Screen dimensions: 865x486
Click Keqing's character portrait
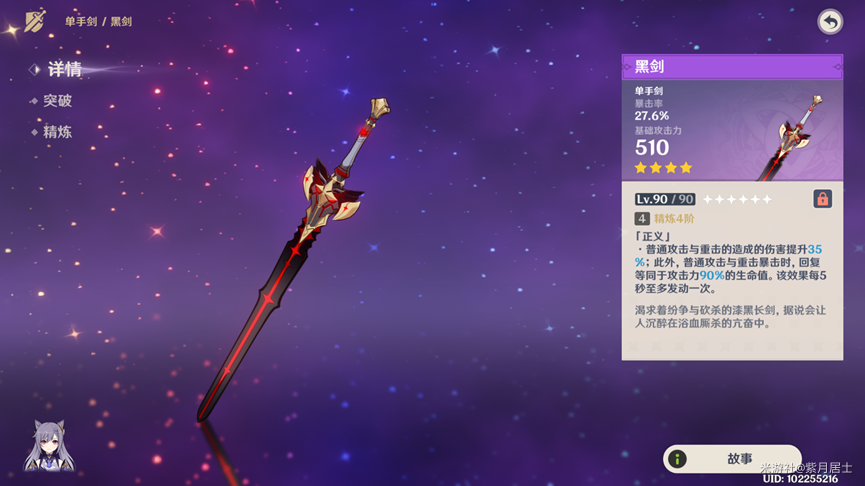click(x=48, y=446)
